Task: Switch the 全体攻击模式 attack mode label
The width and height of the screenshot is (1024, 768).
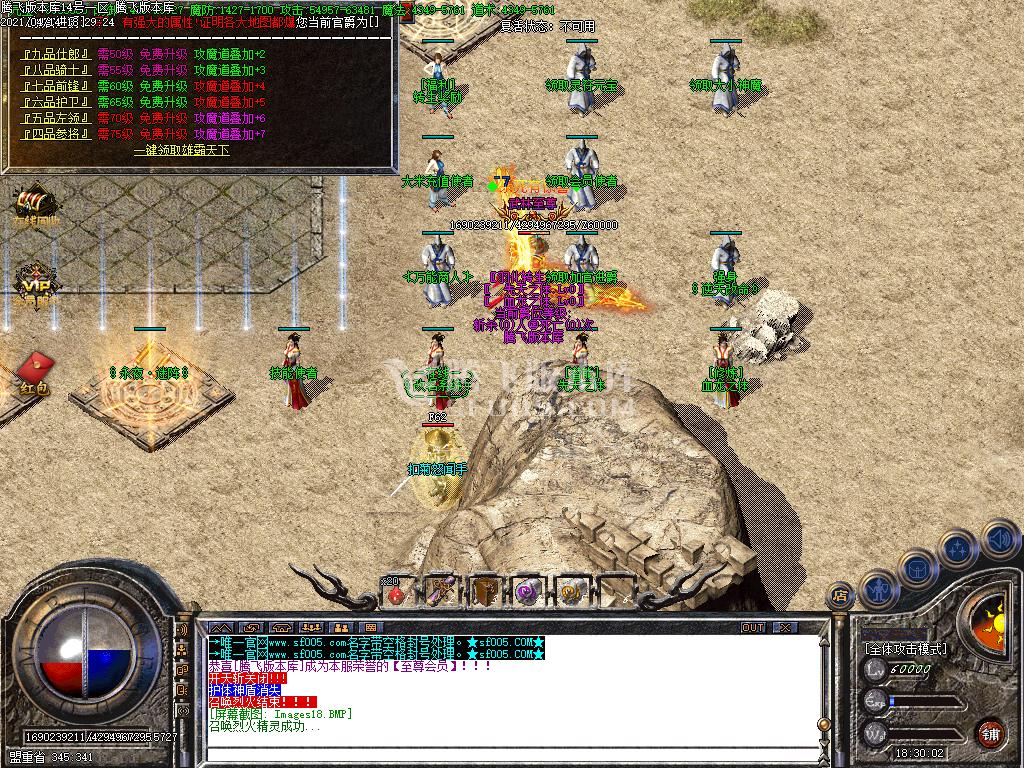Action: (x=905, y=649)
